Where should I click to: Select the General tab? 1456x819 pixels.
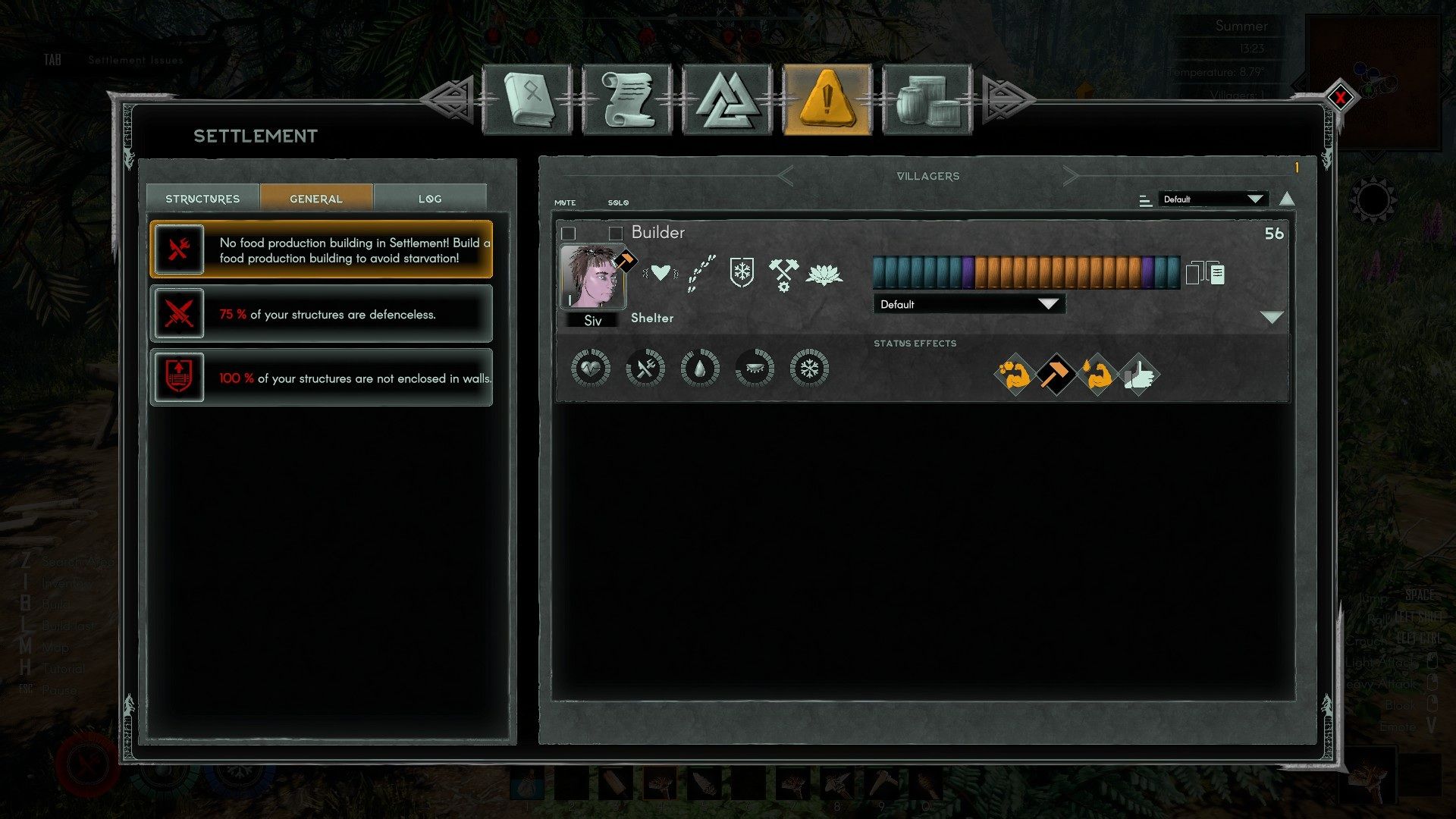tap(316, 199)
